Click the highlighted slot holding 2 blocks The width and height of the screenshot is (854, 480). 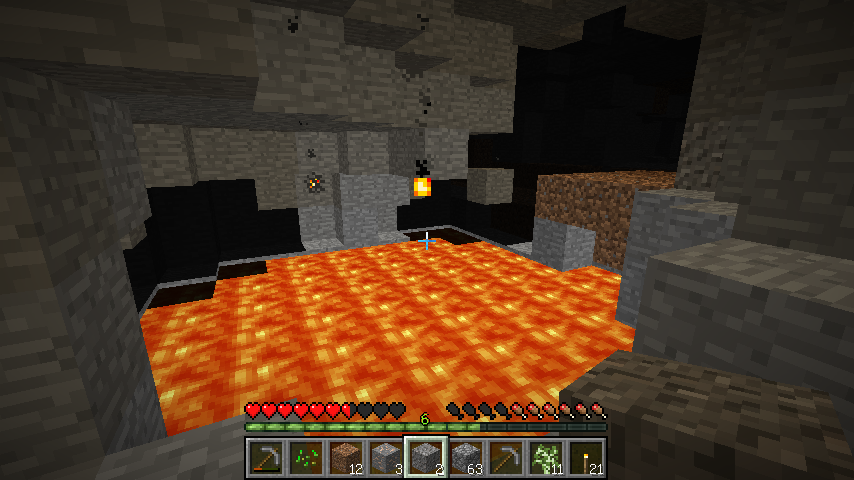point(425,458)
